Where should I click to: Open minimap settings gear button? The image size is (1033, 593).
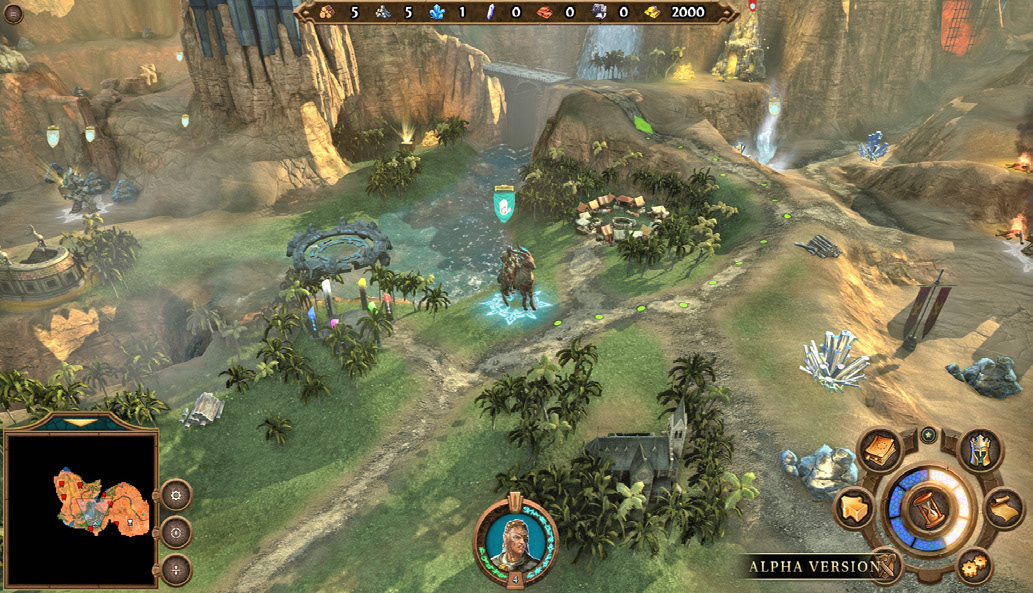click(x=177, y=494)
